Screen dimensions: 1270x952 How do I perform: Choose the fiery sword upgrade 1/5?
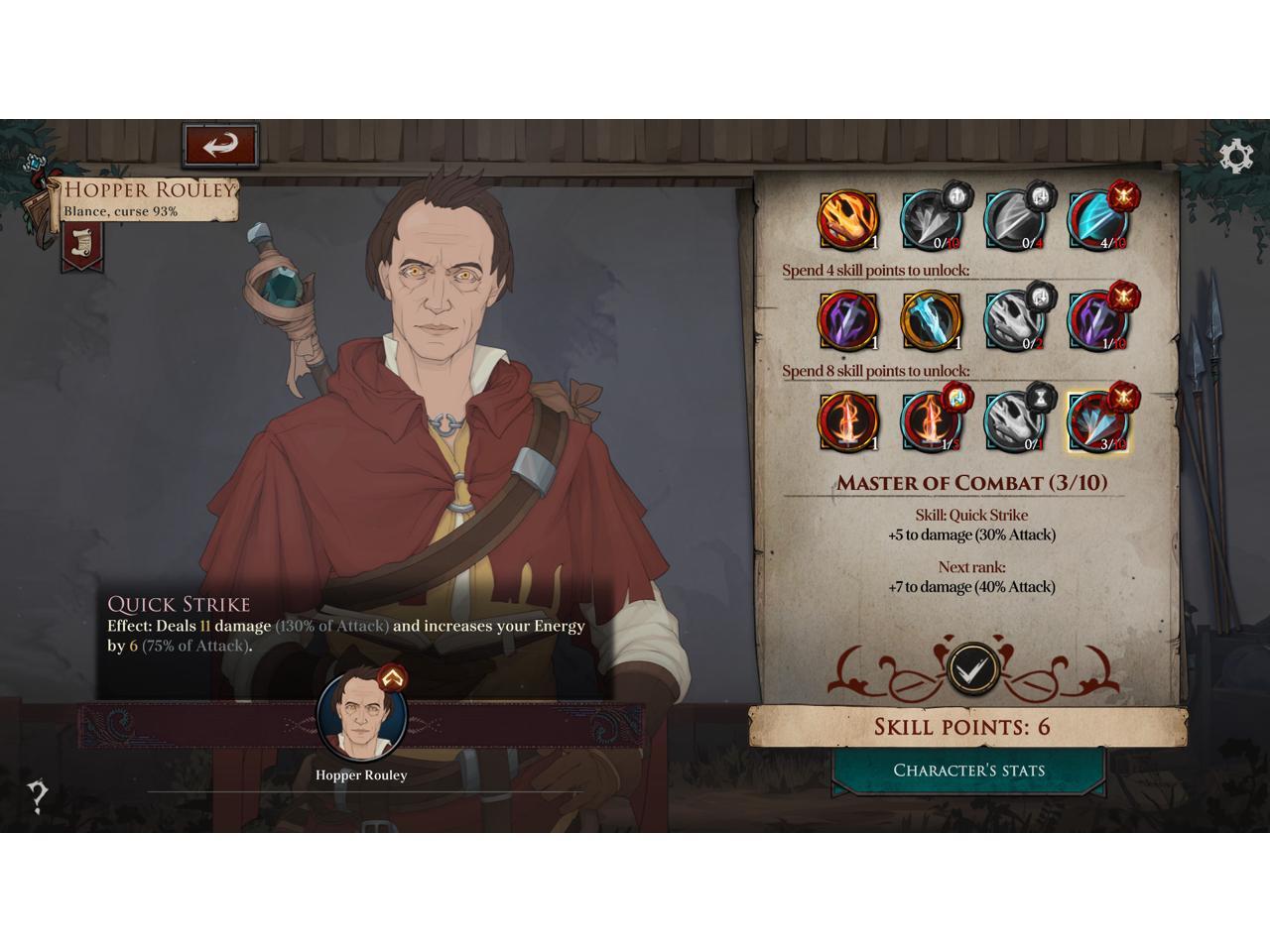(x=931, y=421)
